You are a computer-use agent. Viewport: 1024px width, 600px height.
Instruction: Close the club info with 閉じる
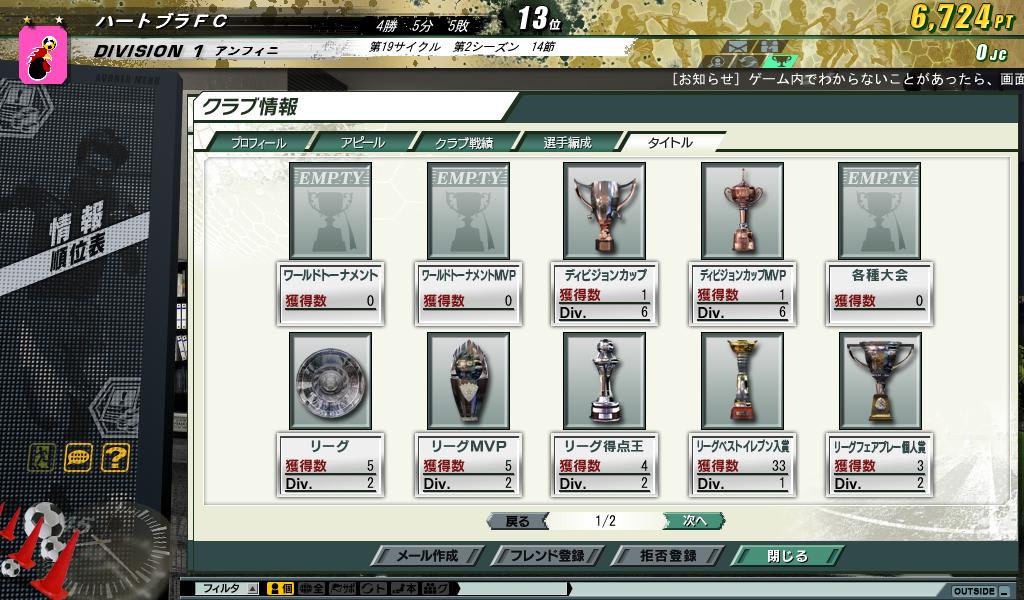coord(786,556)
